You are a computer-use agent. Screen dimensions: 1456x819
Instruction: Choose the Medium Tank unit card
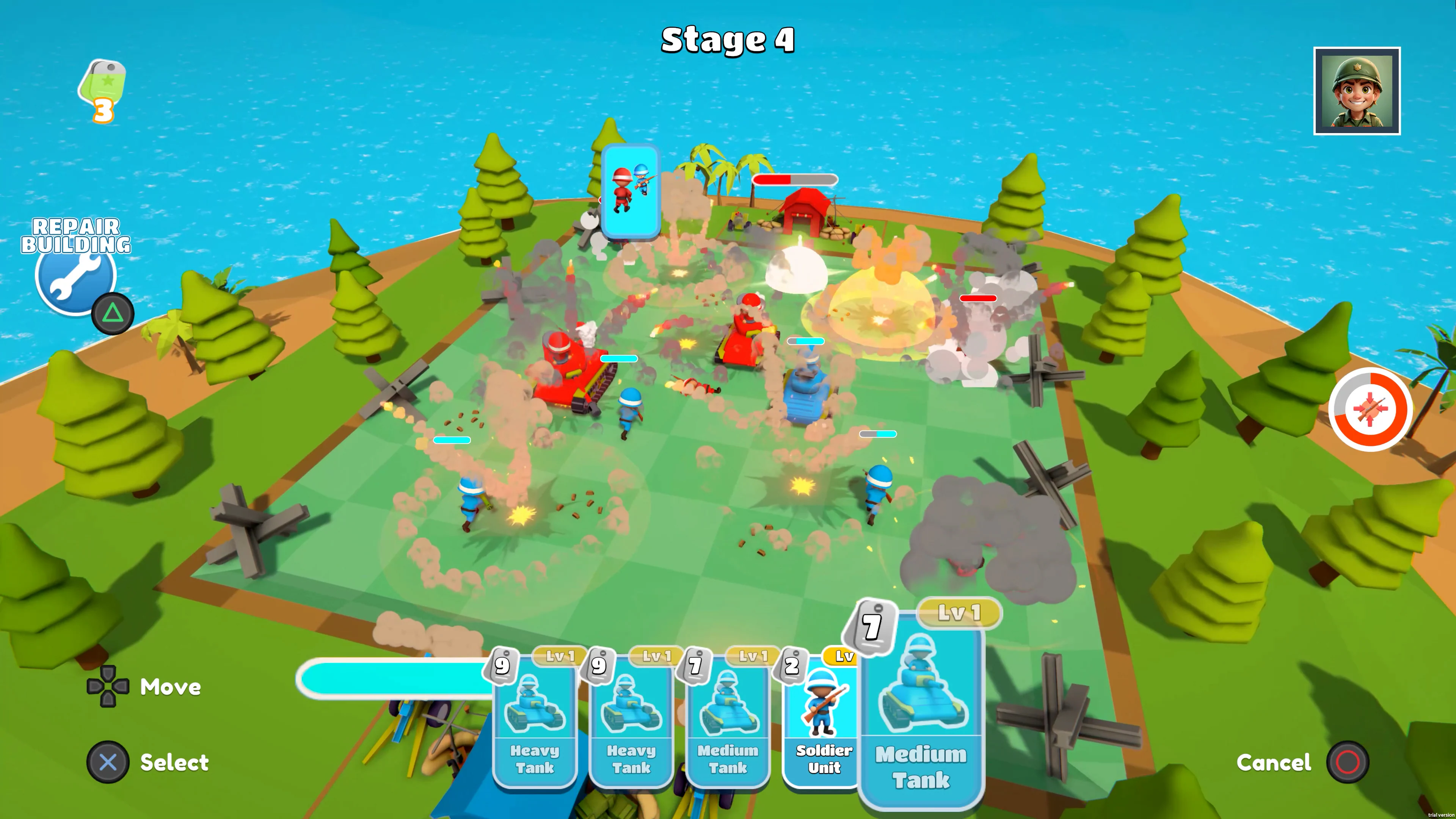[728, 723]
